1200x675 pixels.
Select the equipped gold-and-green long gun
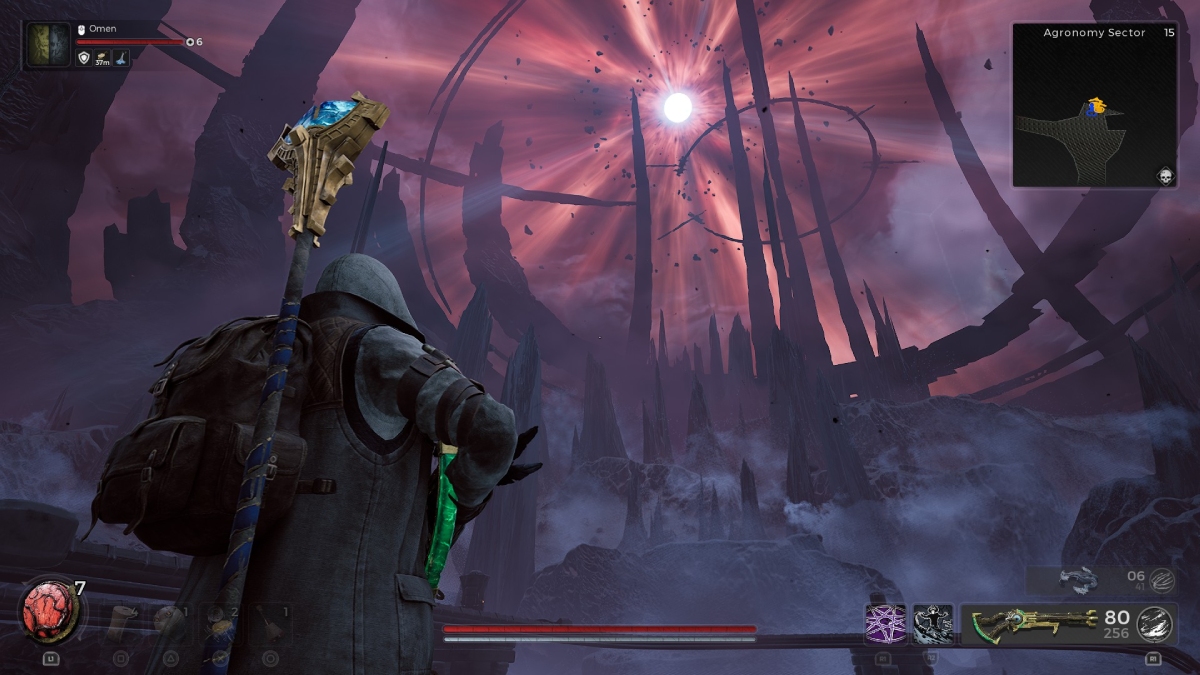coord(1030,624)
